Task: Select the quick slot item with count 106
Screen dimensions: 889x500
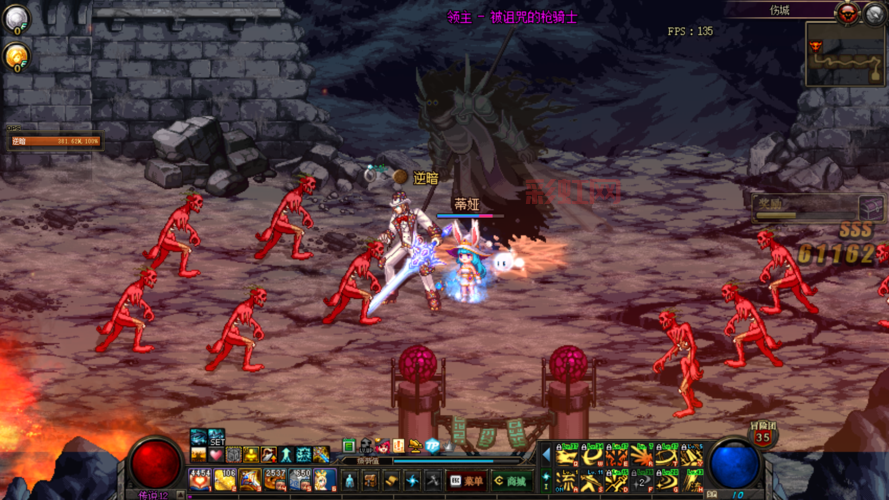Action: pyautogui.click(x=225, y=480)
